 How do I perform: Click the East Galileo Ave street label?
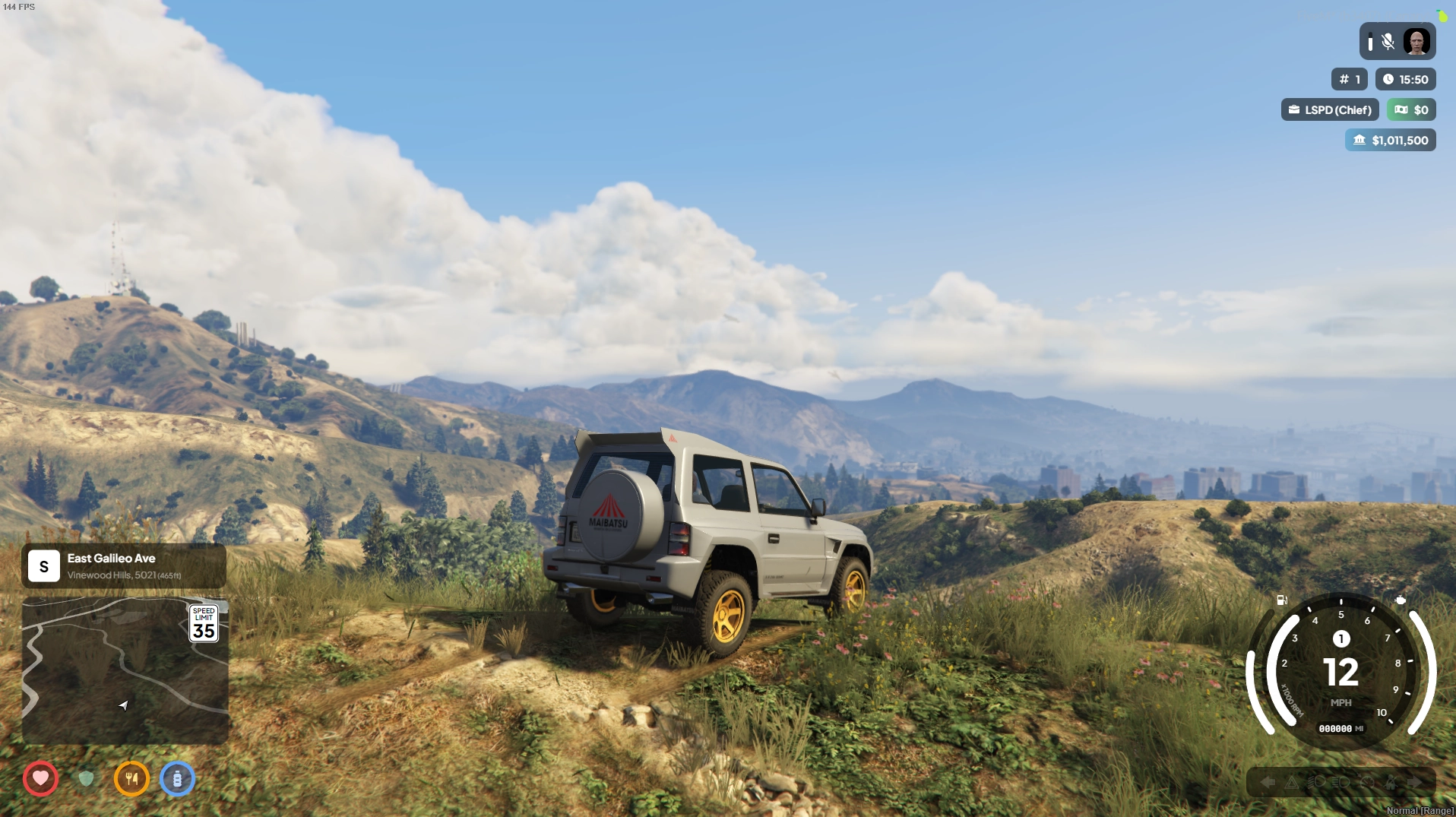[111, 558]
